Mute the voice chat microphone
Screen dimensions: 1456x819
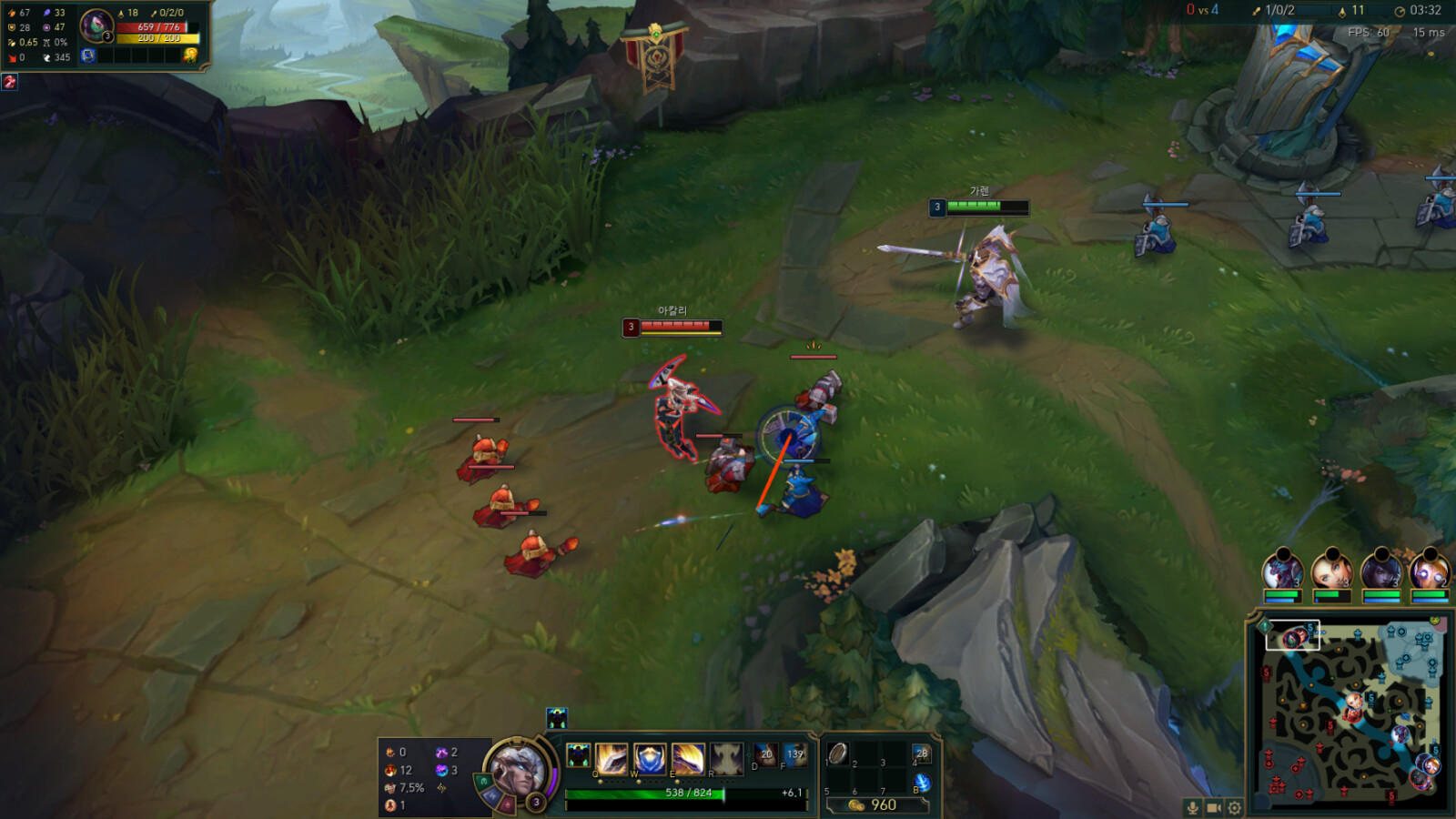point(1193,807)
